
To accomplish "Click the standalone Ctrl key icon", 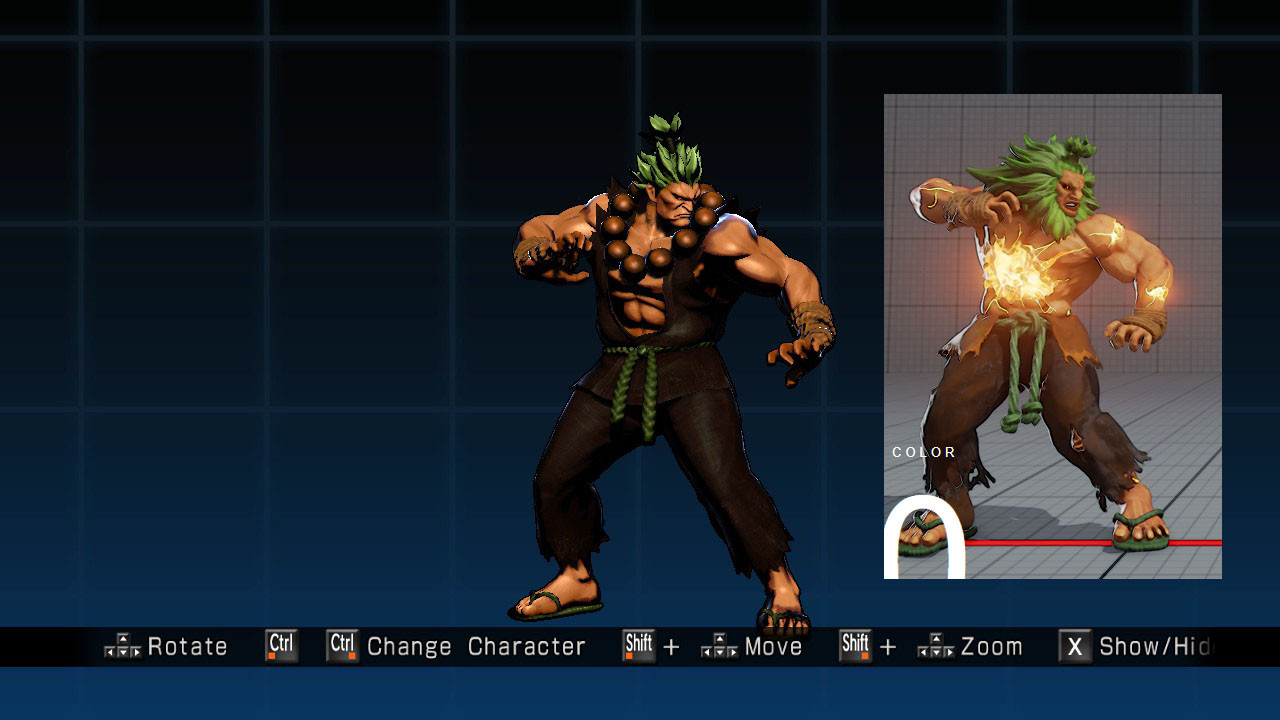I will [x=280, y=646].
